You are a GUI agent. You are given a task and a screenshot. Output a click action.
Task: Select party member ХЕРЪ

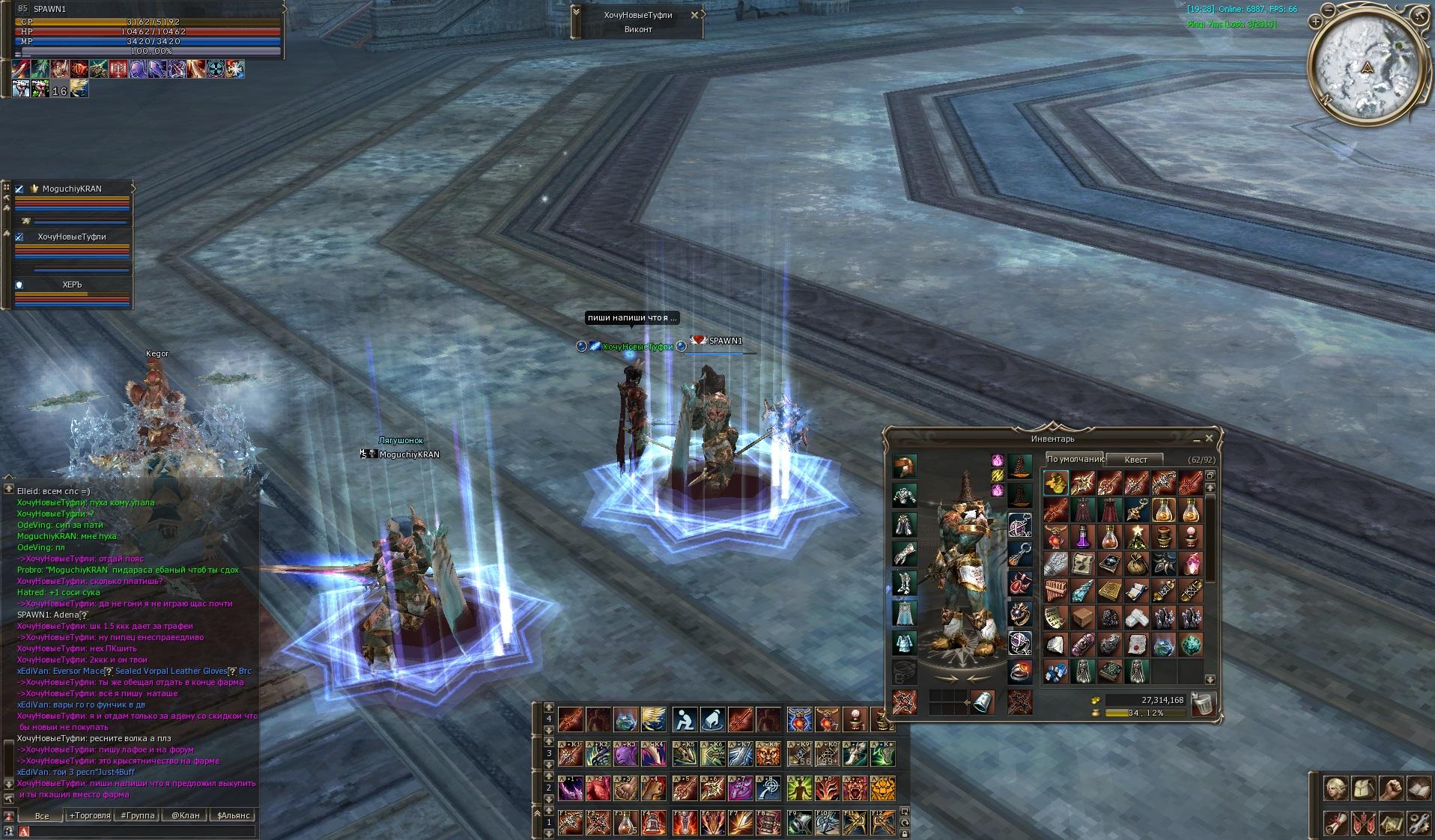click(x=72, y=284)
